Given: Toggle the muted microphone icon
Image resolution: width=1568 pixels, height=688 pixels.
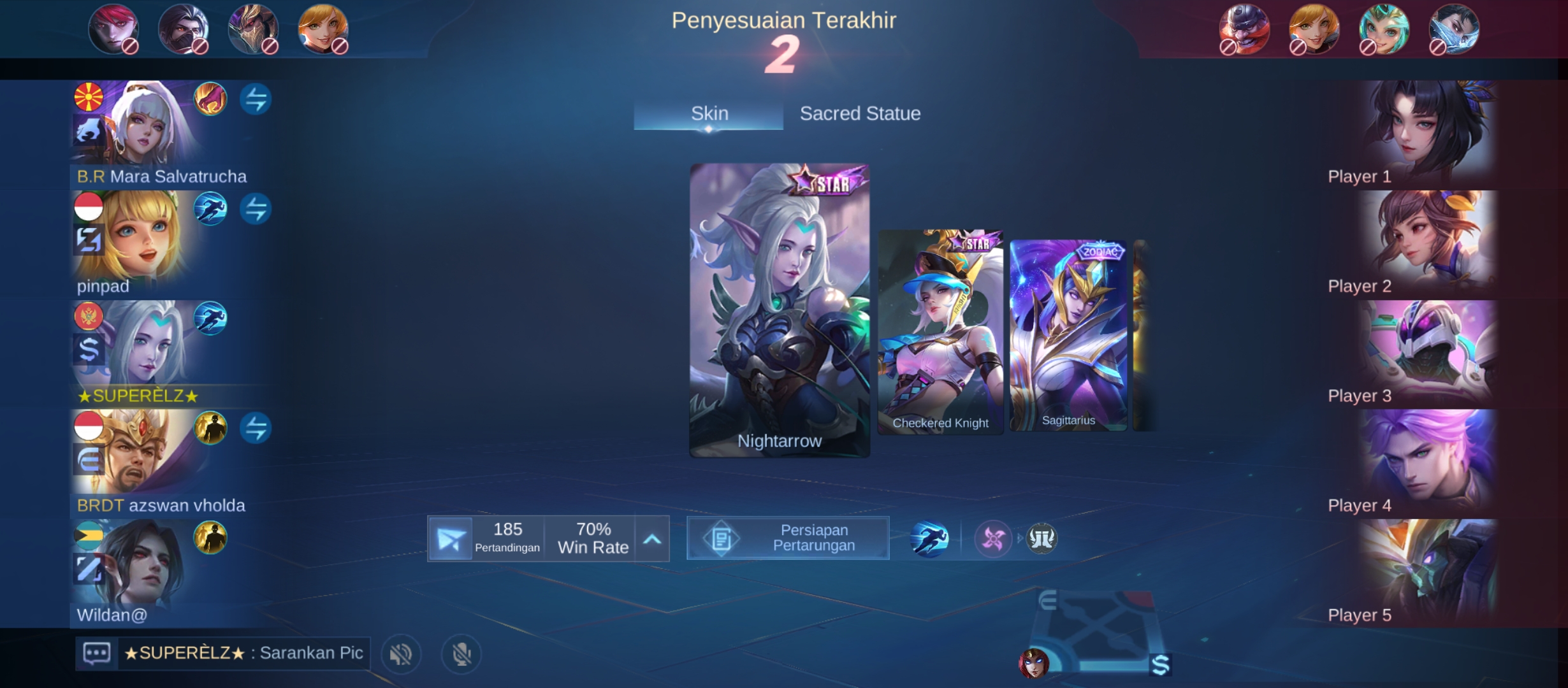Looking at the screenshot, I should 461,654.
